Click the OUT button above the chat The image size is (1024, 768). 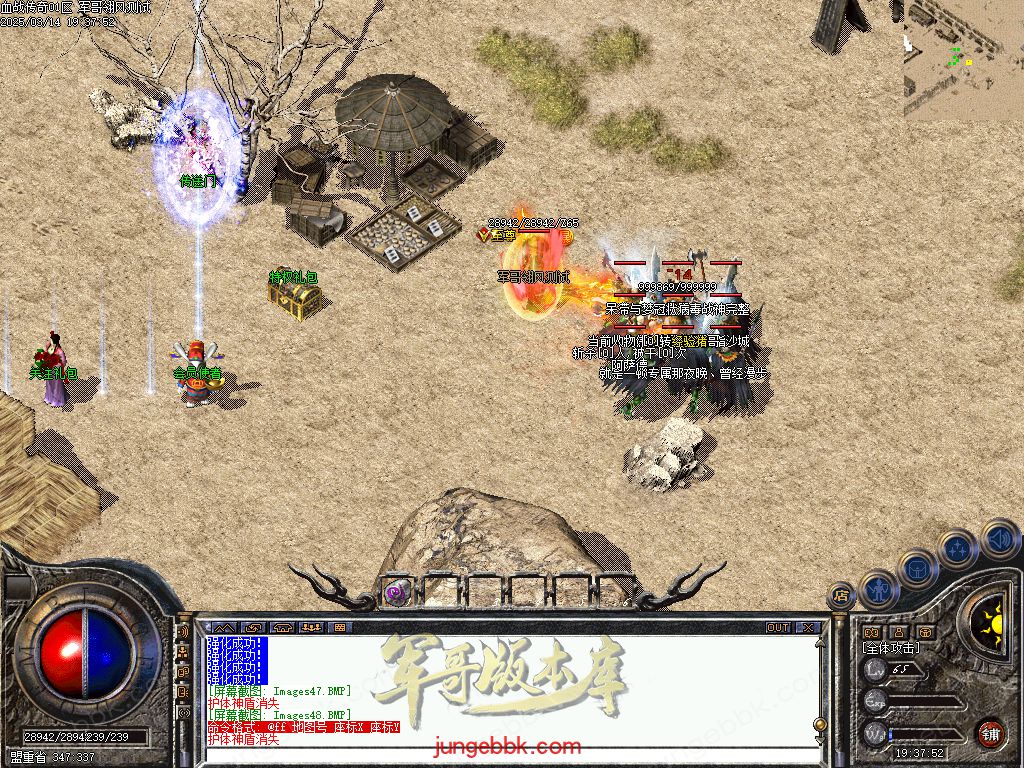click(778, 628)
